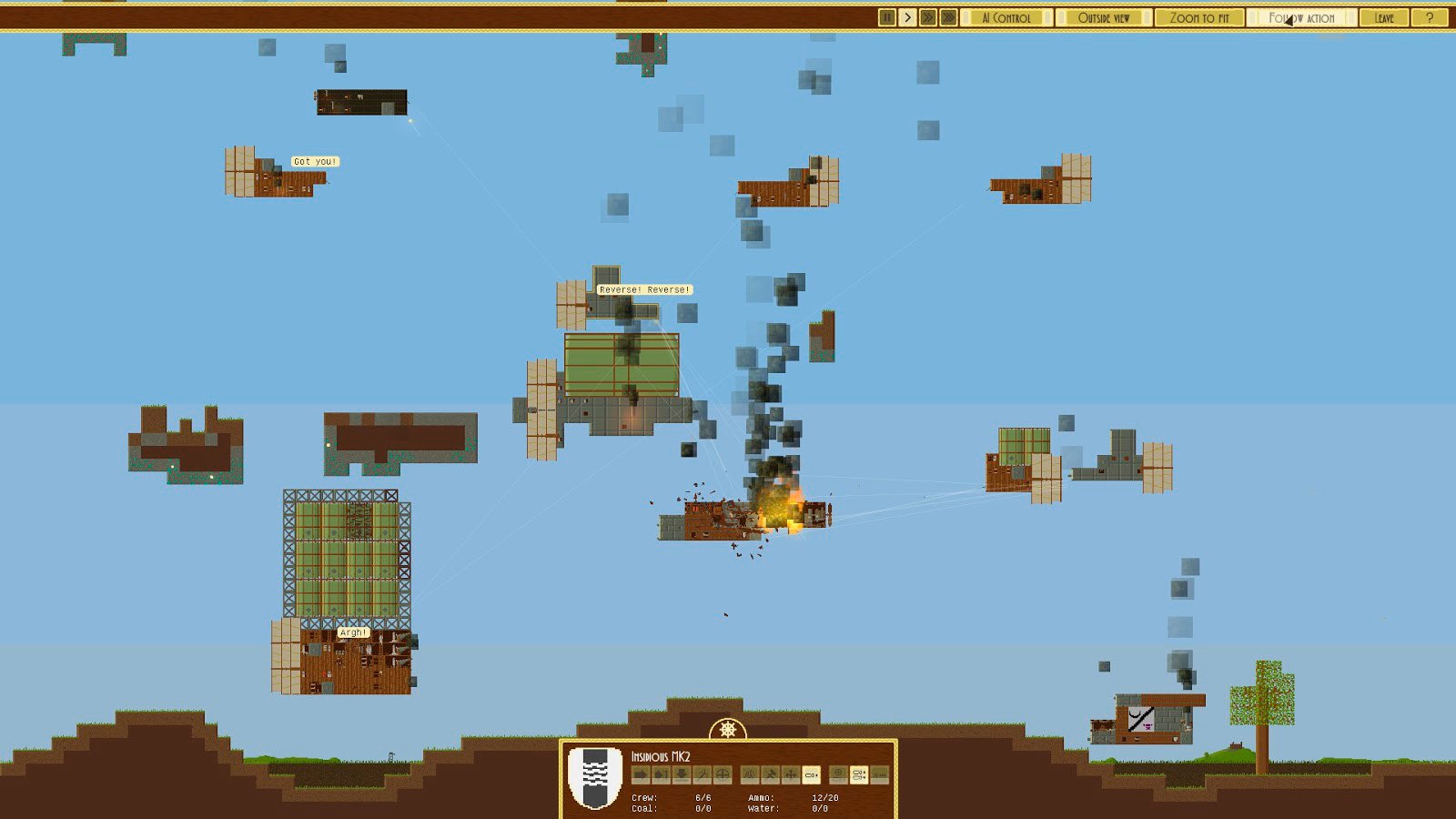1456x819 pixels.
Task: Toggle the highlighted double cannon fire mode
Action: 858,775
